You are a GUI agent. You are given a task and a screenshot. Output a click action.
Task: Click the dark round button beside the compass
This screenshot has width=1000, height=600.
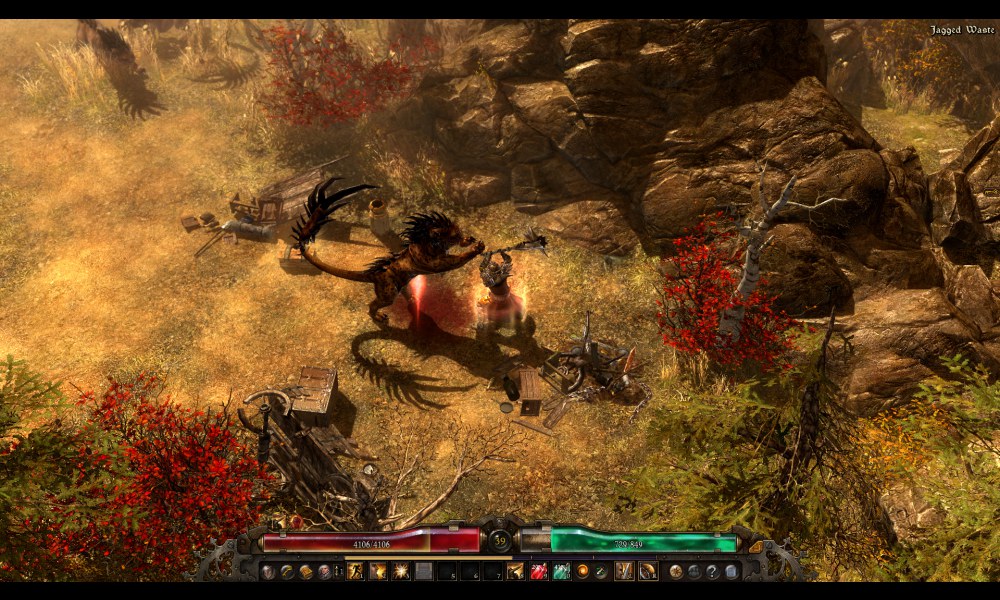click(694, 571)
